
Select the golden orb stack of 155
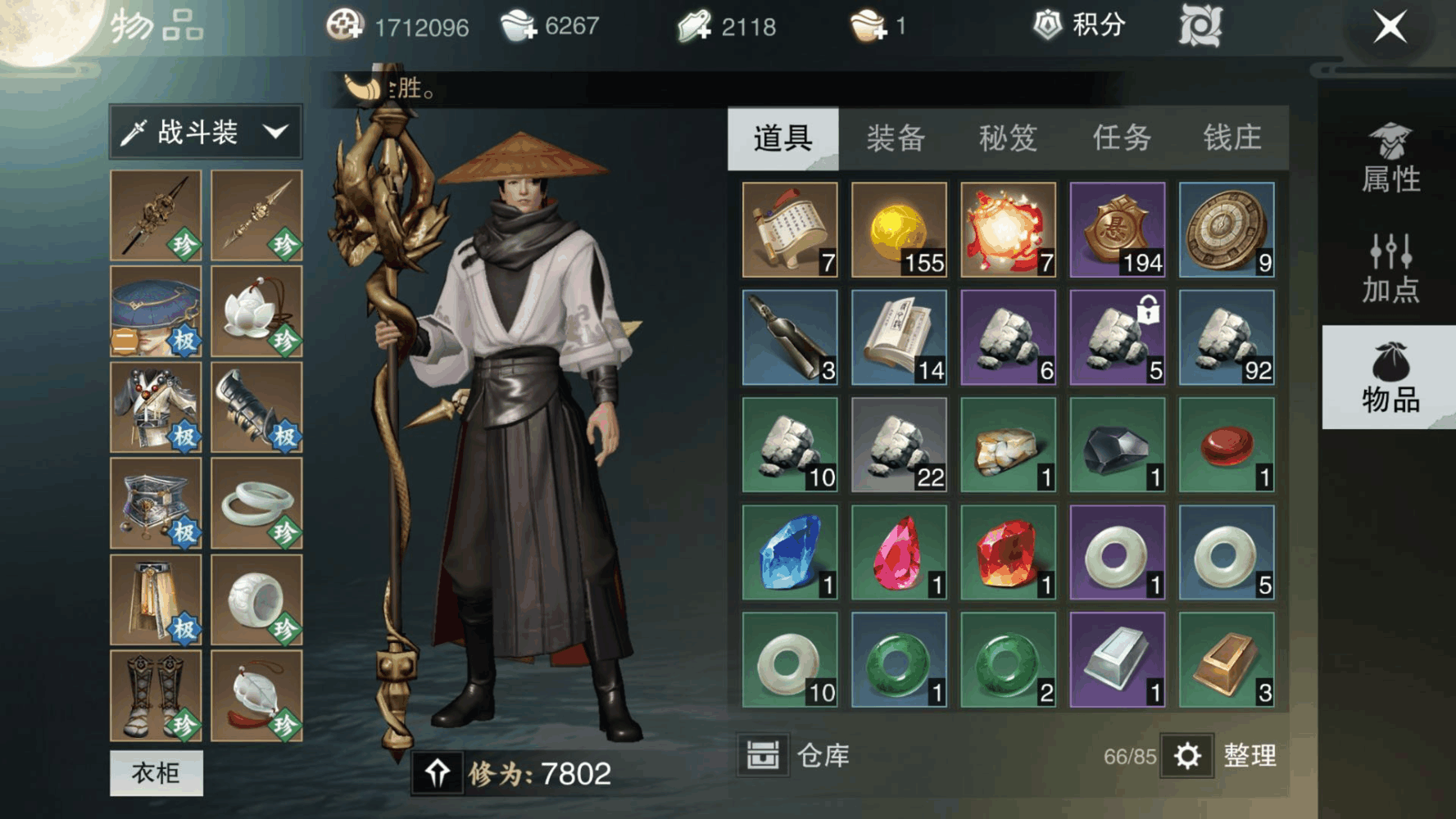point(899,229)
